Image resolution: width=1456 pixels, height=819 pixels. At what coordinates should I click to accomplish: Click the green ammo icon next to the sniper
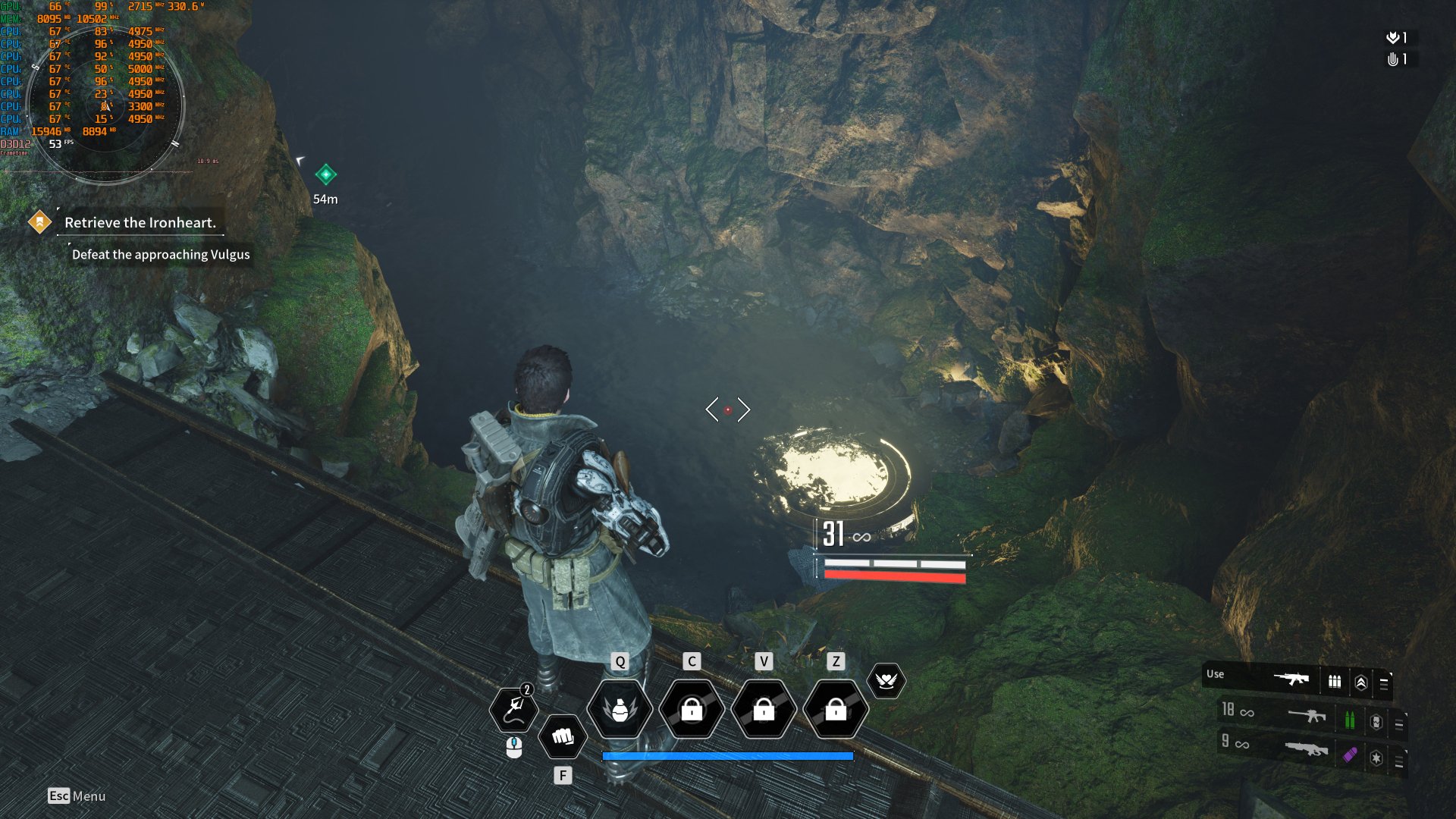point(1350,718)
